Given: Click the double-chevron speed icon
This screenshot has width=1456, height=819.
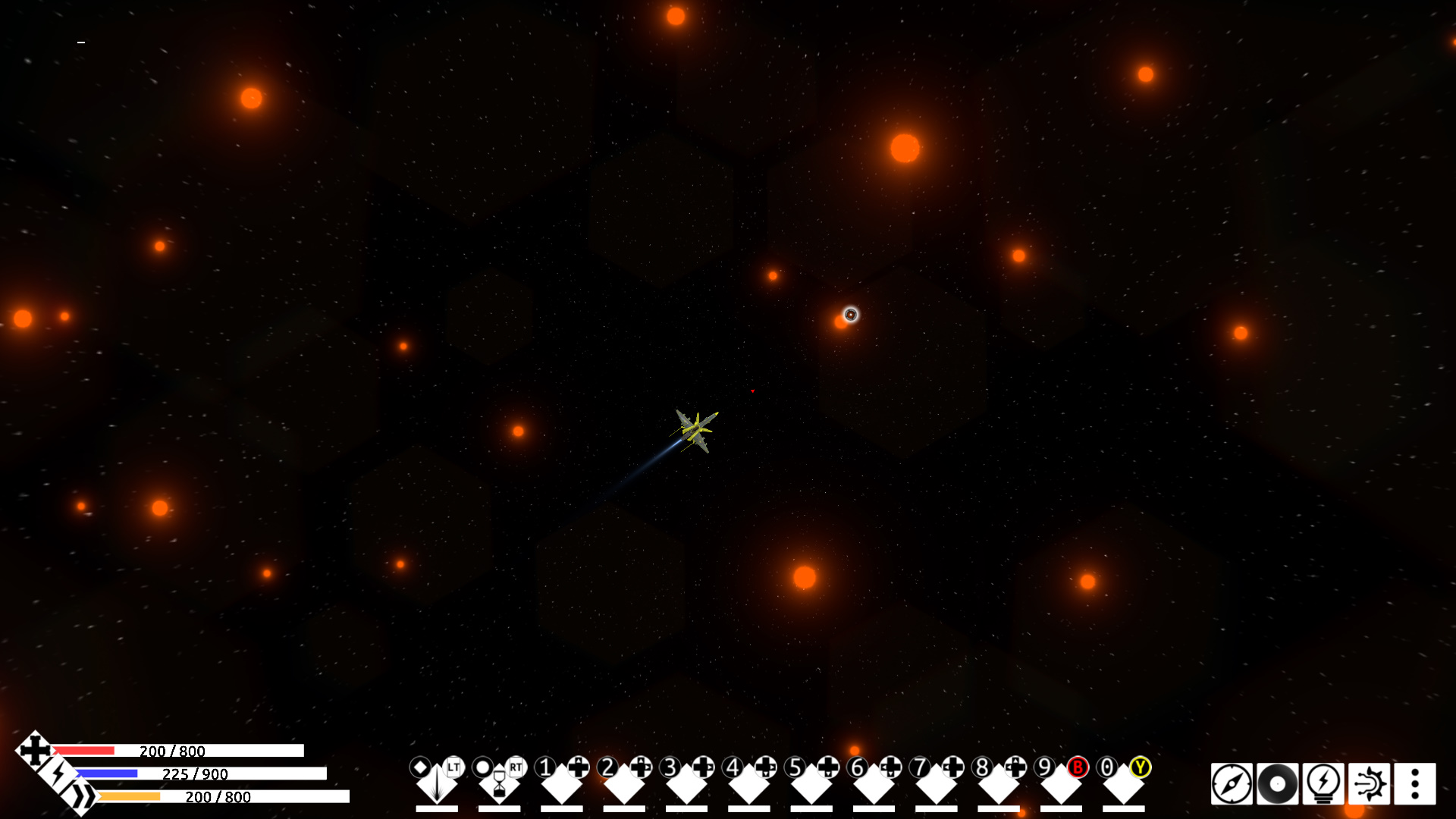Looking at the screenshot, I should 85,795.
